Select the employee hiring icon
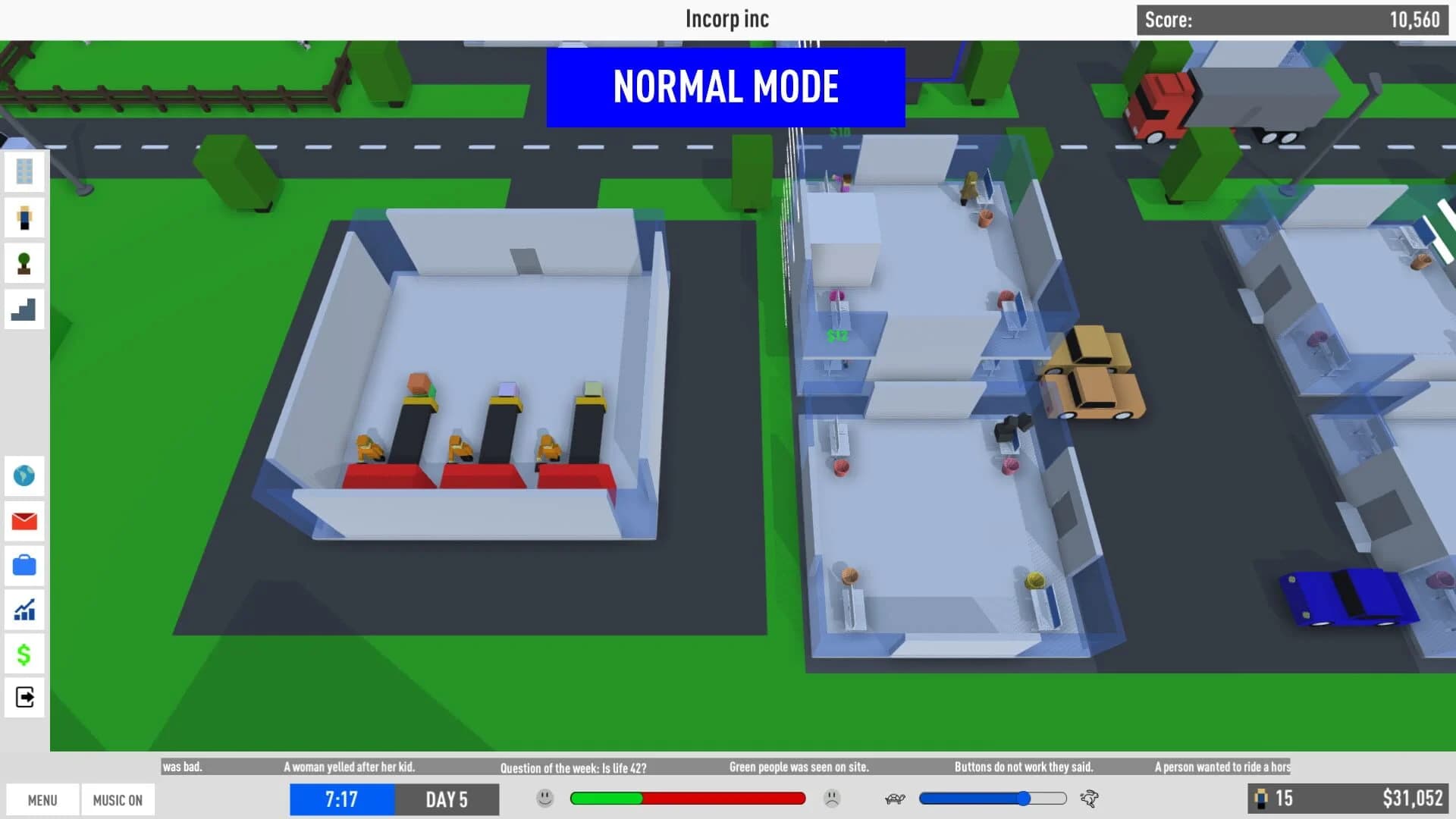This screenshot has width=1456, height=819. [24, 218]
